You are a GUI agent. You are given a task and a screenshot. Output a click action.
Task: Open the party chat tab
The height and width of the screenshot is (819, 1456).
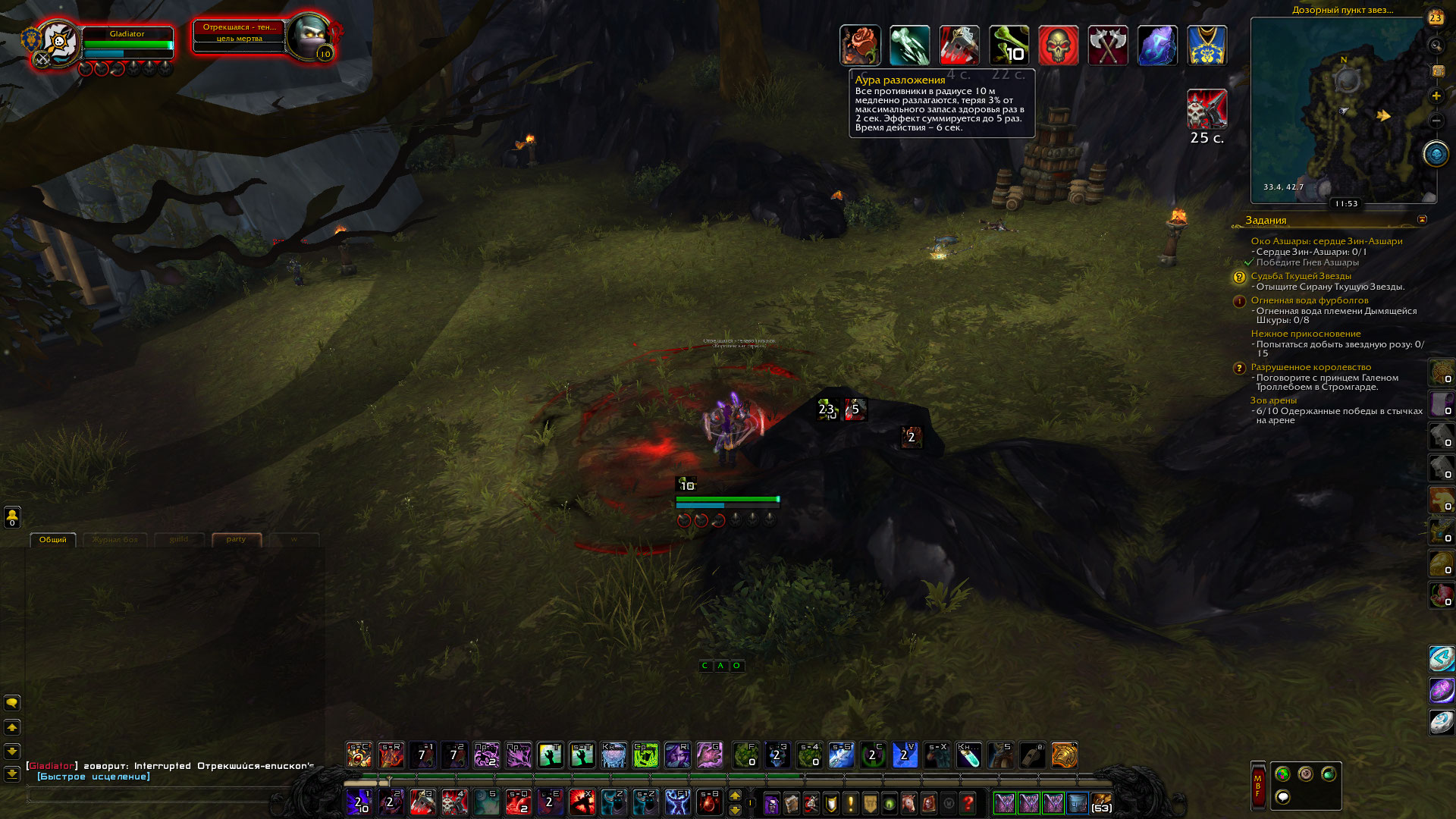[x=236, y=540]
